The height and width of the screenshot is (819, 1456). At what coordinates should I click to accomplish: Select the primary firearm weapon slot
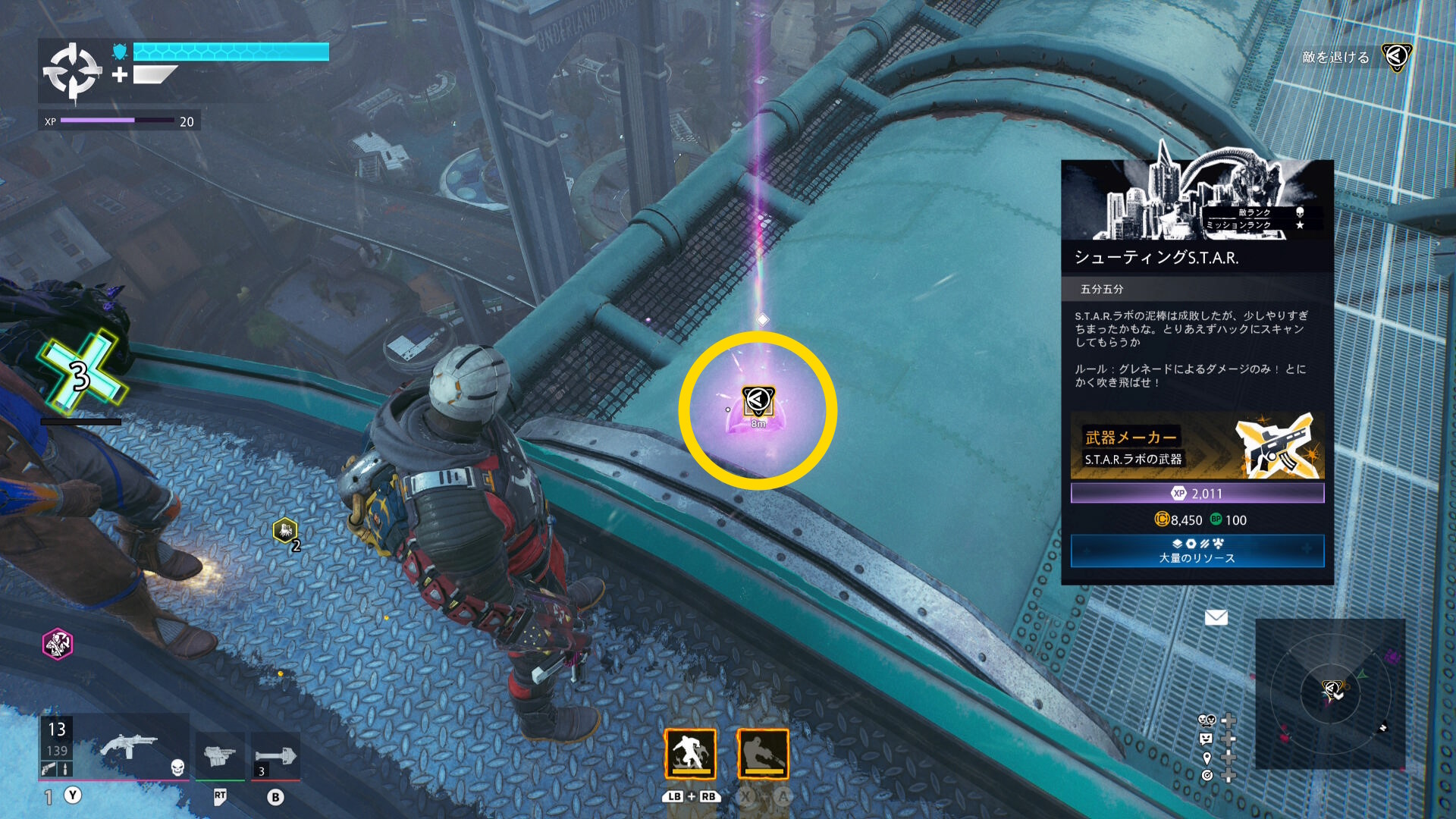tap(129, 747)
